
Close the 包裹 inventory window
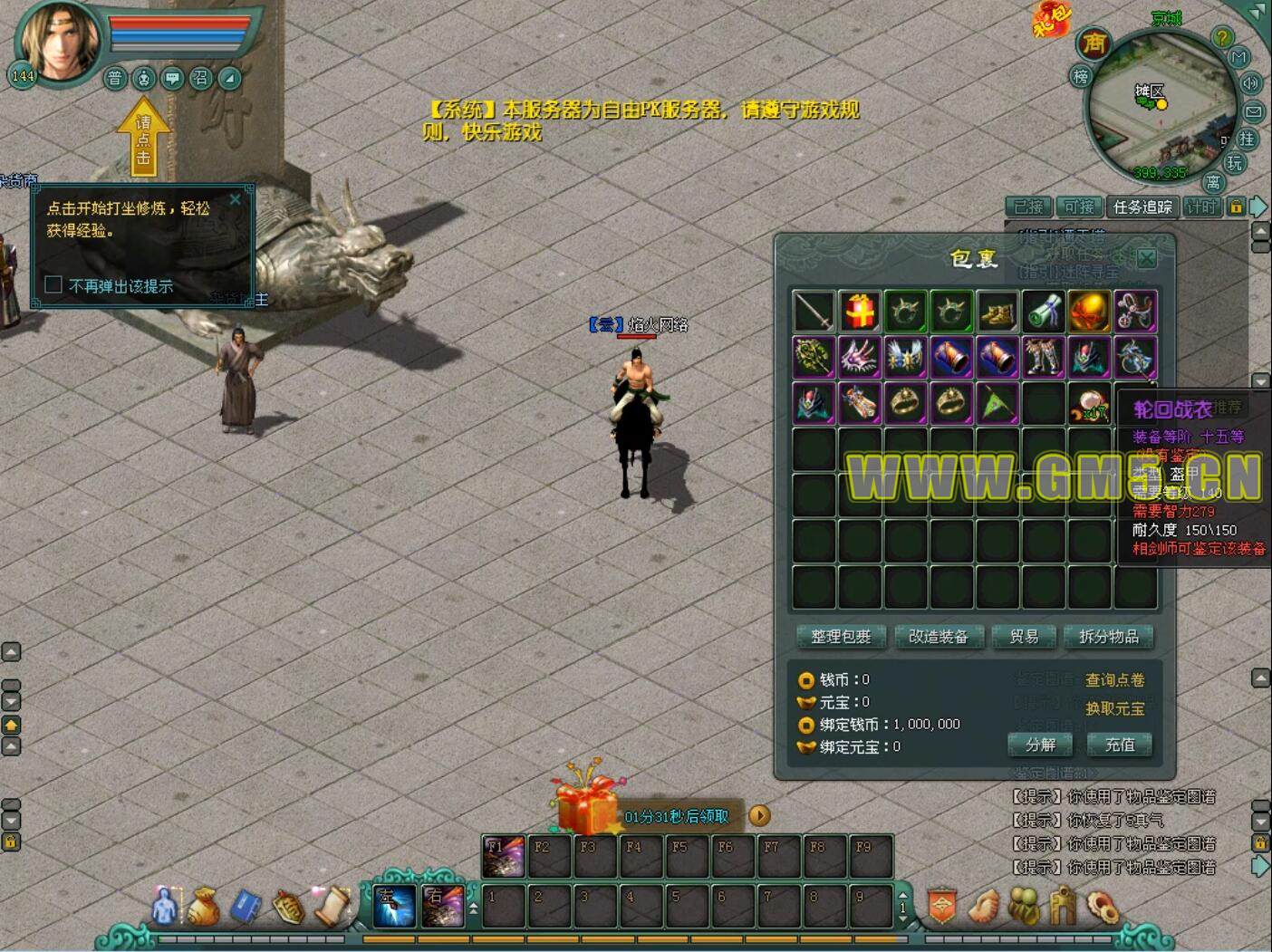click(1146, 258)
